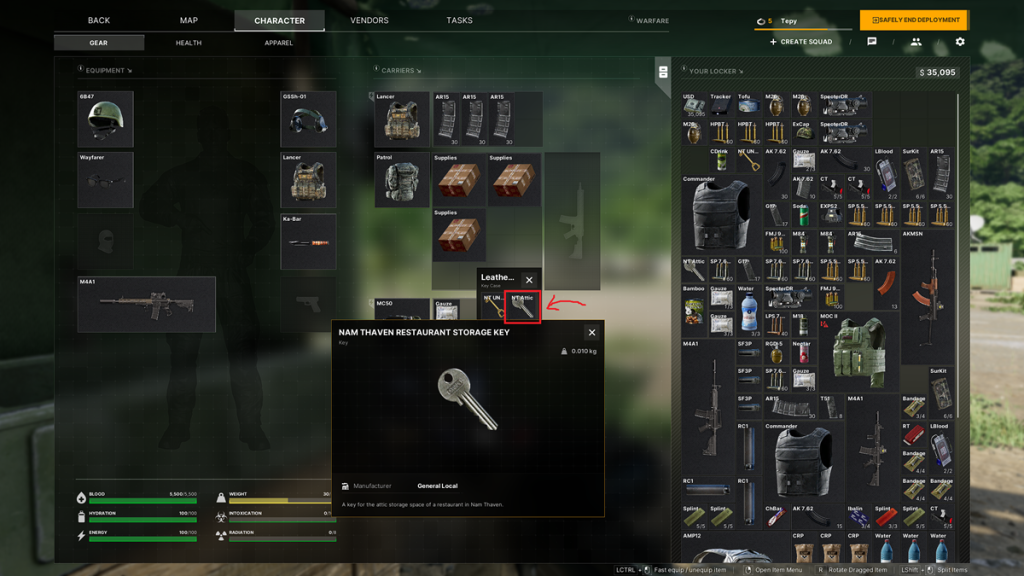The height and width of the screenshot is (576, 1024).
Task: Open the chat speech bubble icon
Action: [872, 42]
